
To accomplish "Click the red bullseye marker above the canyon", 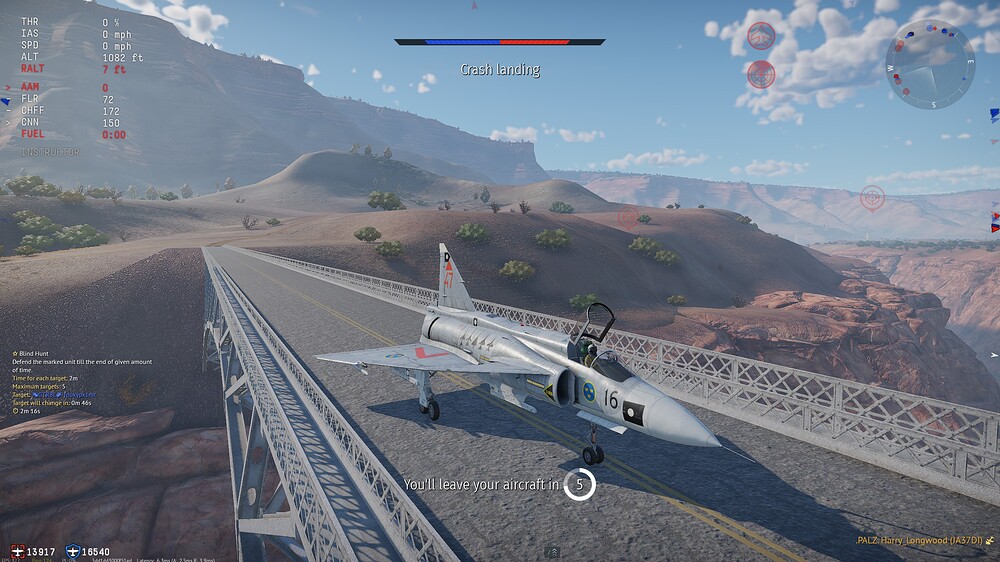I will pyautogui.click(x=872, y=197).
